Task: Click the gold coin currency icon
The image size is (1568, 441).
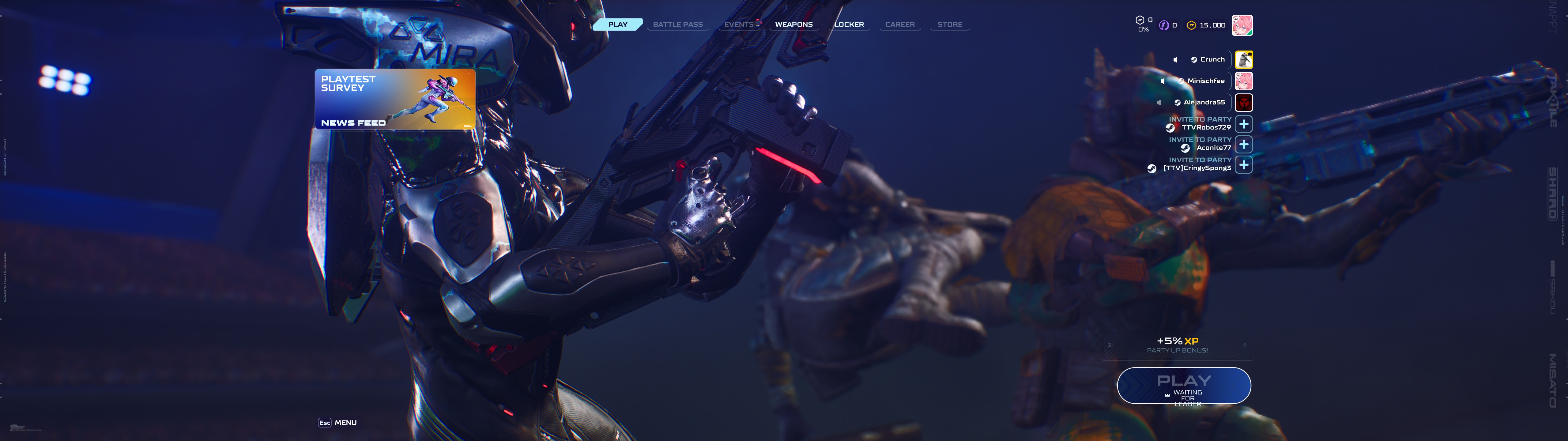Action: pos(1191,26)
